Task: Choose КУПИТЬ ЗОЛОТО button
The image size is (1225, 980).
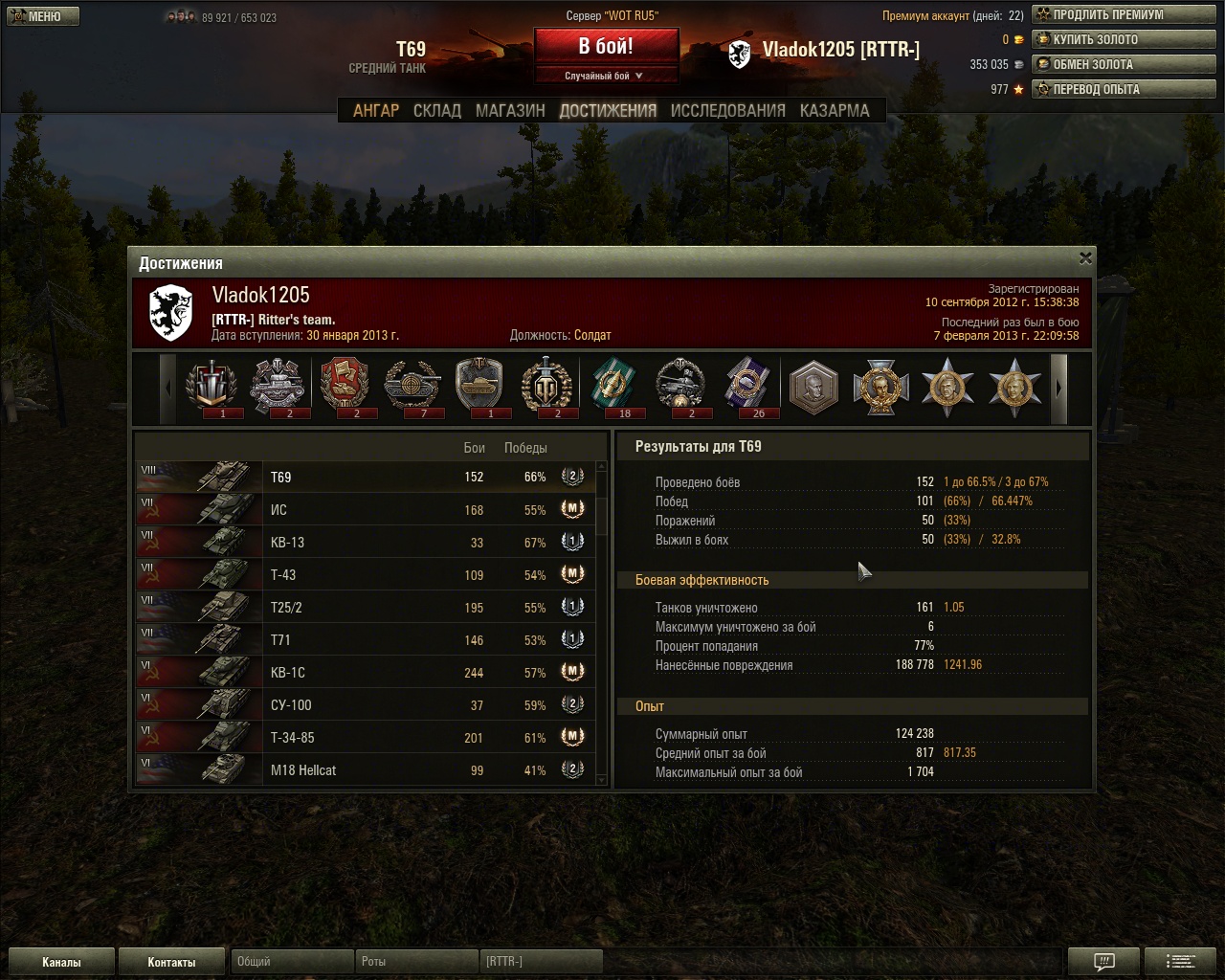Action: pos(1124,40)
